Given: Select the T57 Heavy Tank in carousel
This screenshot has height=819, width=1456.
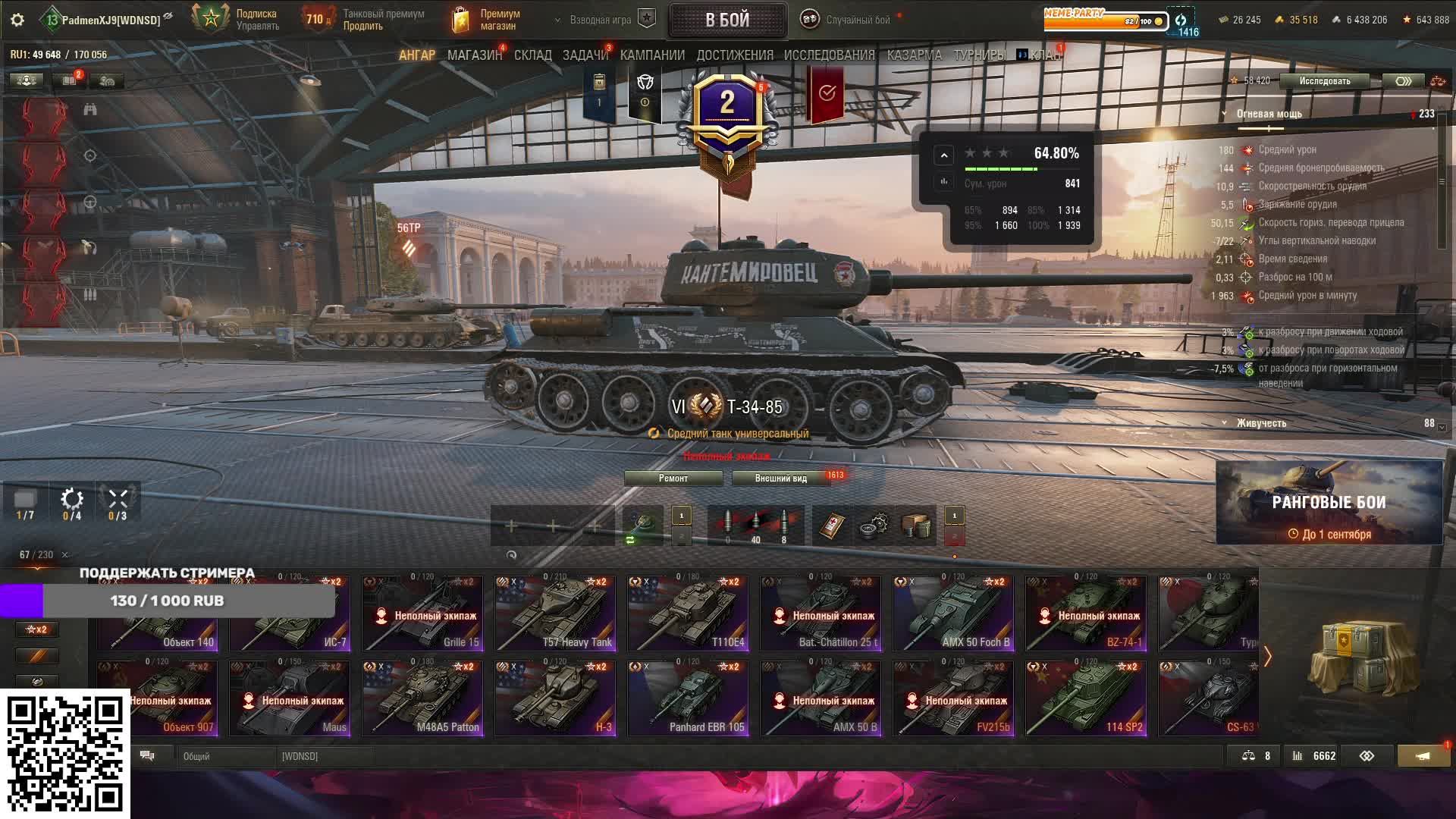Looking at the screenshot, I should click(555, 613).
